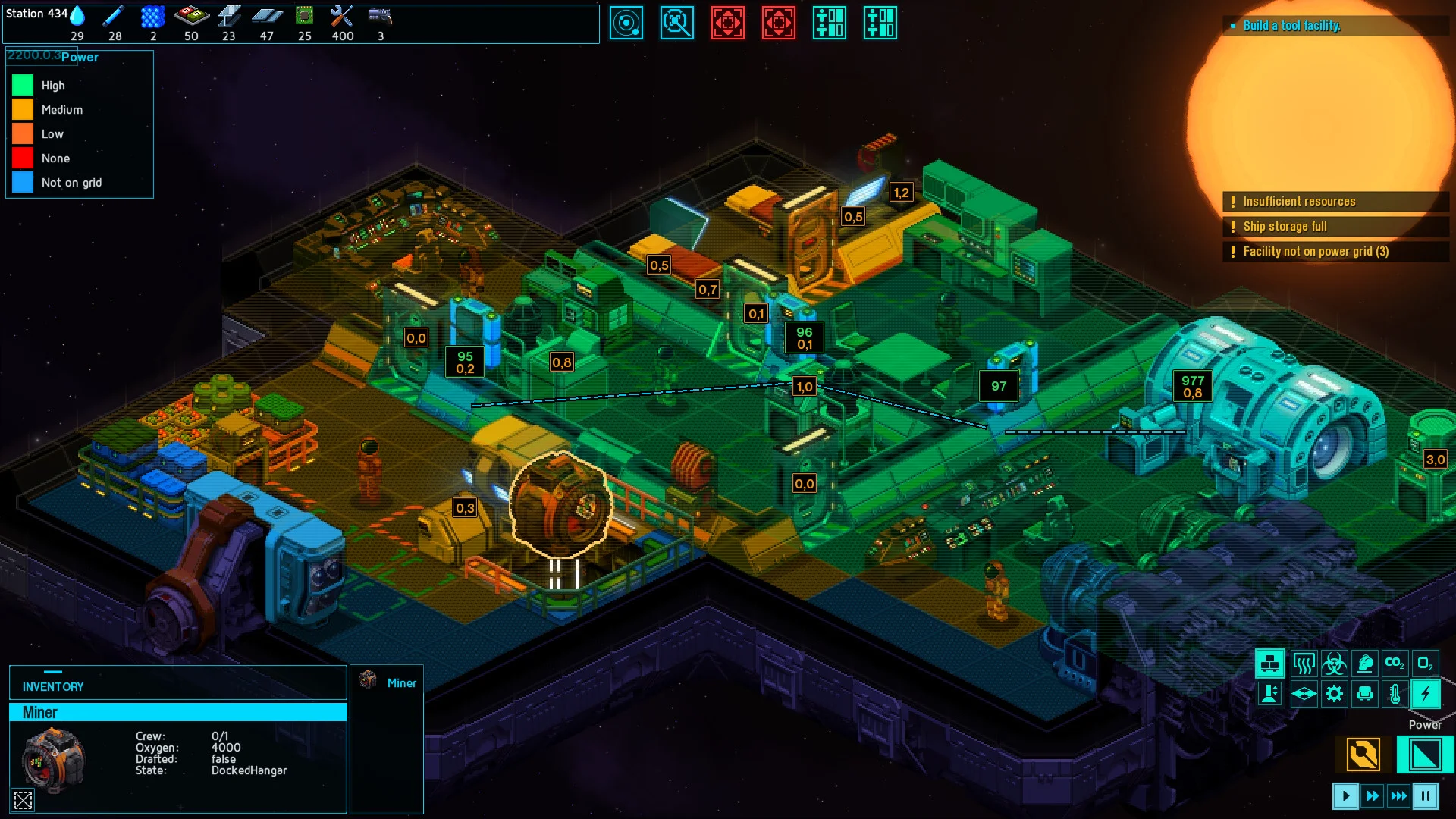Select the Power overlay lightning icon
This screenshot has height=819, width=1456.
click(x=1425, y=692)
